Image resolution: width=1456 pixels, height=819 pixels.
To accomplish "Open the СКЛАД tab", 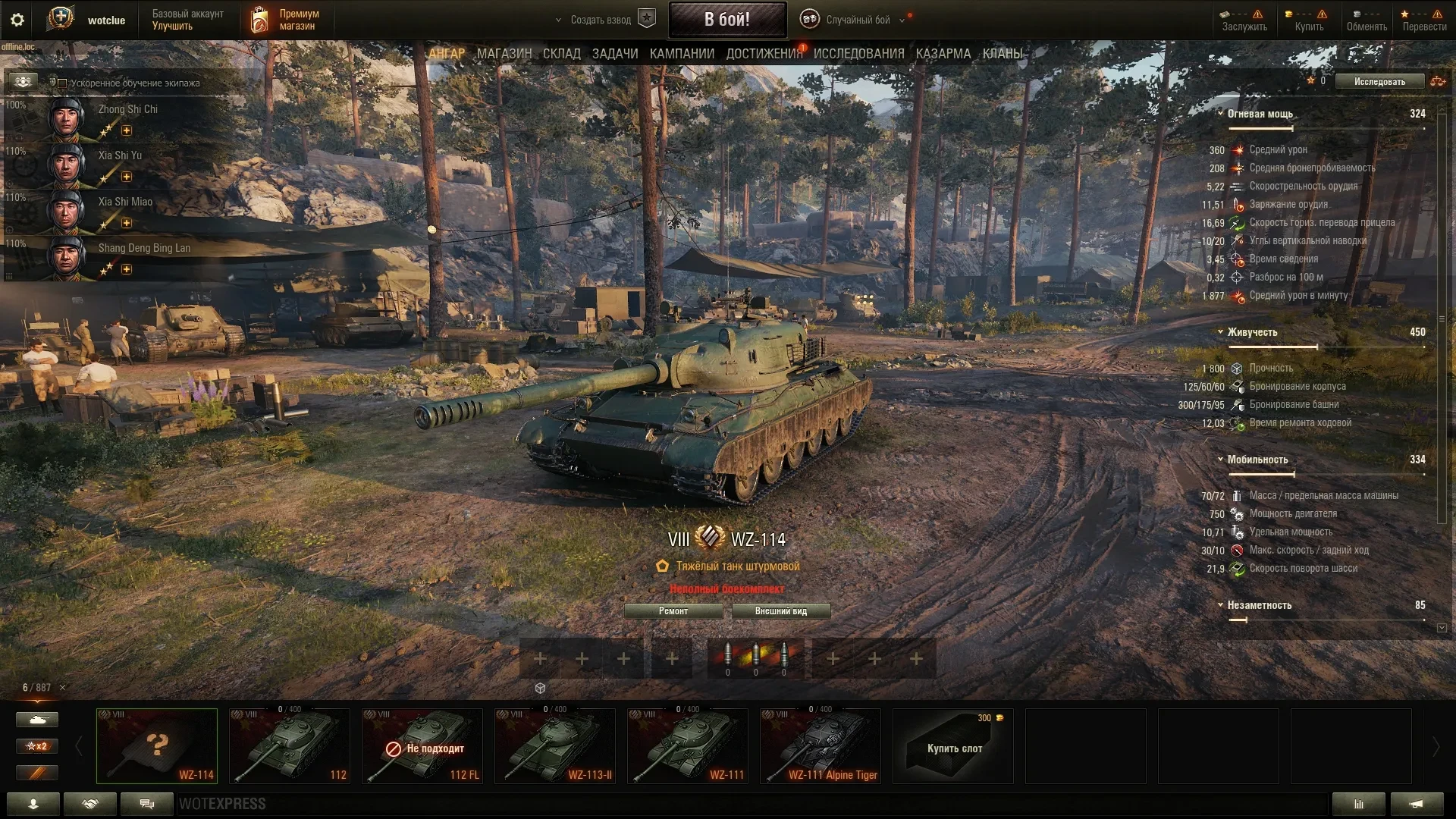I will pyautogui.click(x=561, y=54).
